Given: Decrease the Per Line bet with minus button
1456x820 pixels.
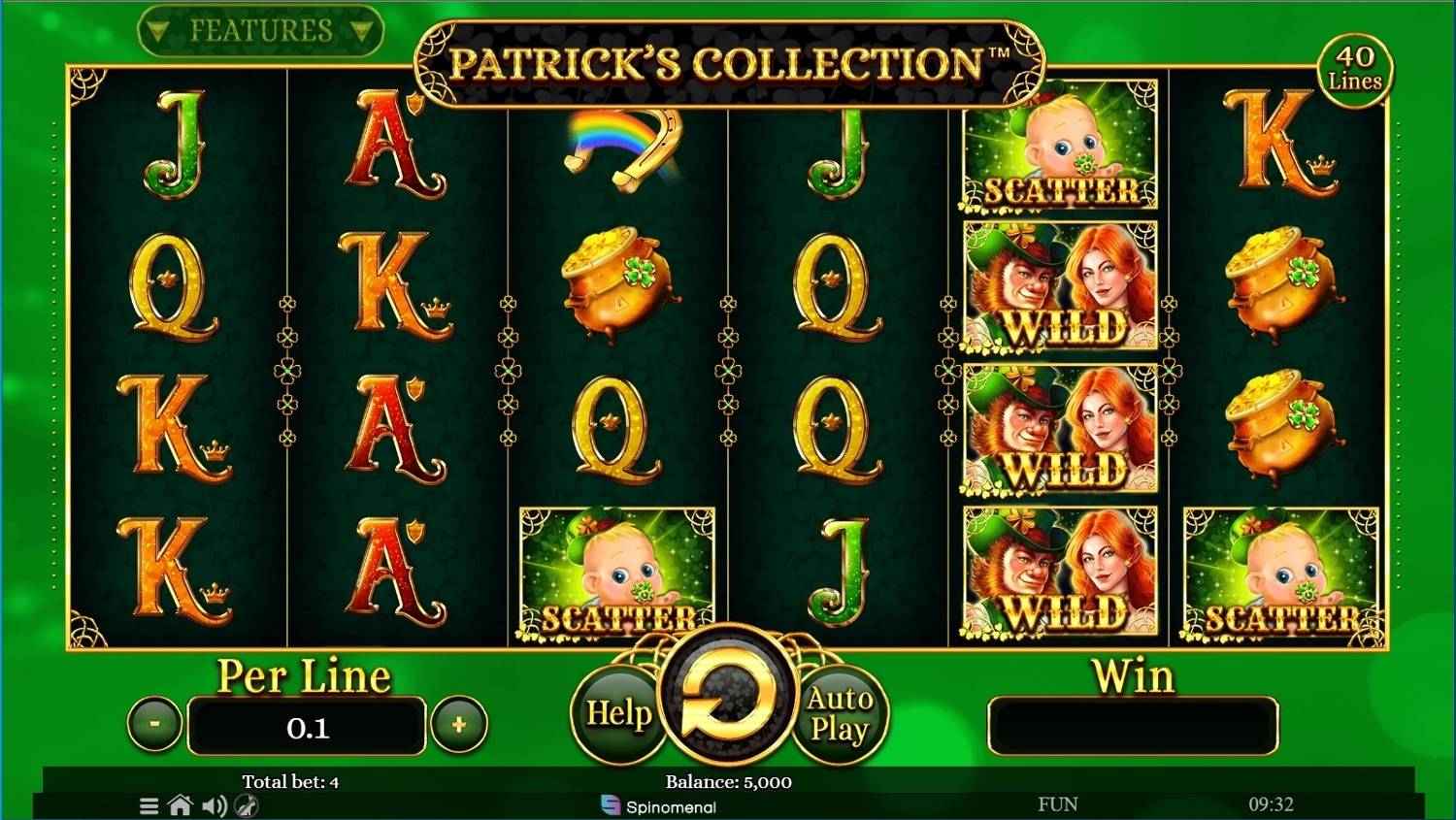Looking at the screenshot, I should pos(153,724).
